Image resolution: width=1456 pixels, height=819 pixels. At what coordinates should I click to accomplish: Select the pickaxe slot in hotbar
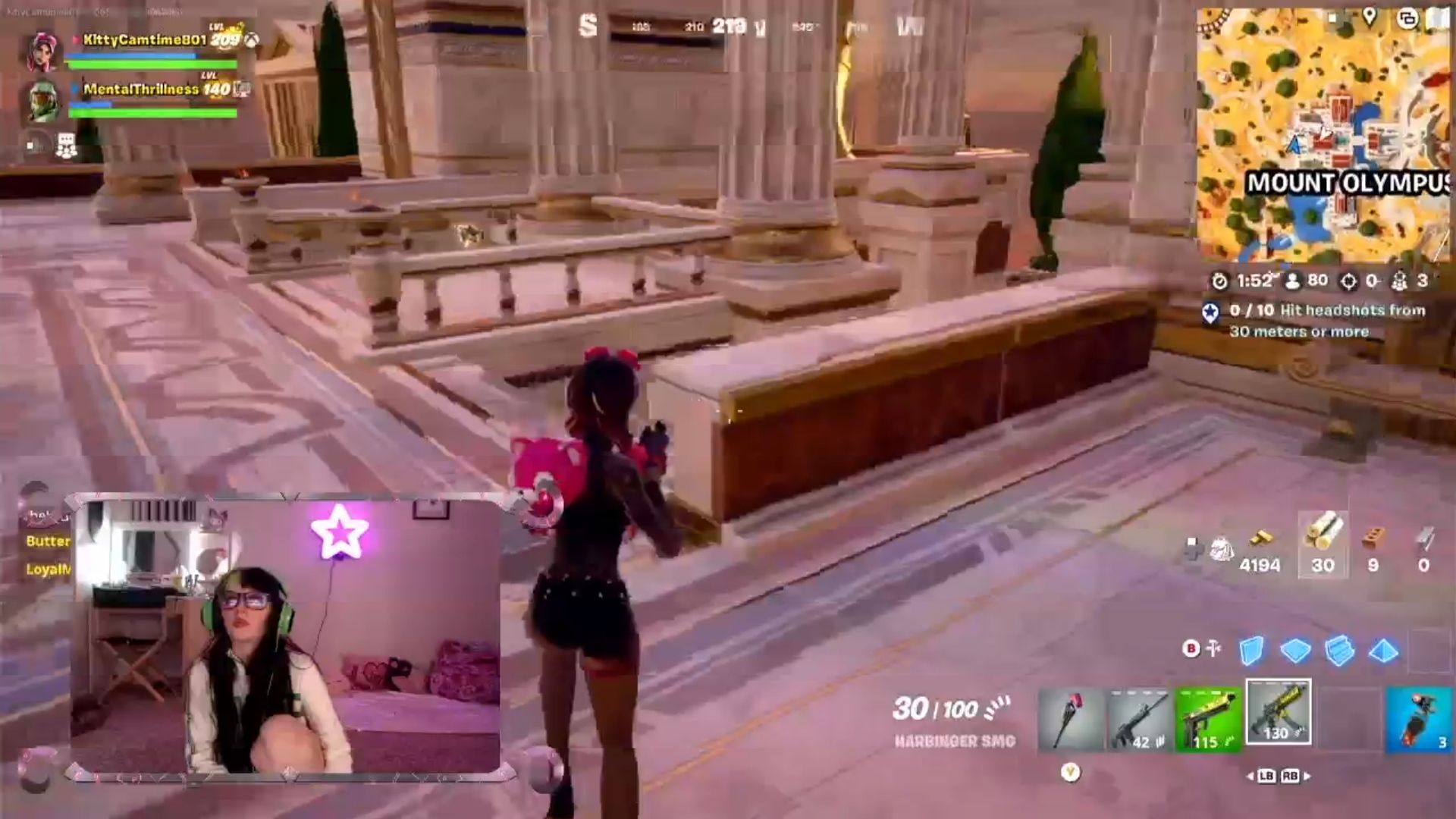coord(1071,719)
